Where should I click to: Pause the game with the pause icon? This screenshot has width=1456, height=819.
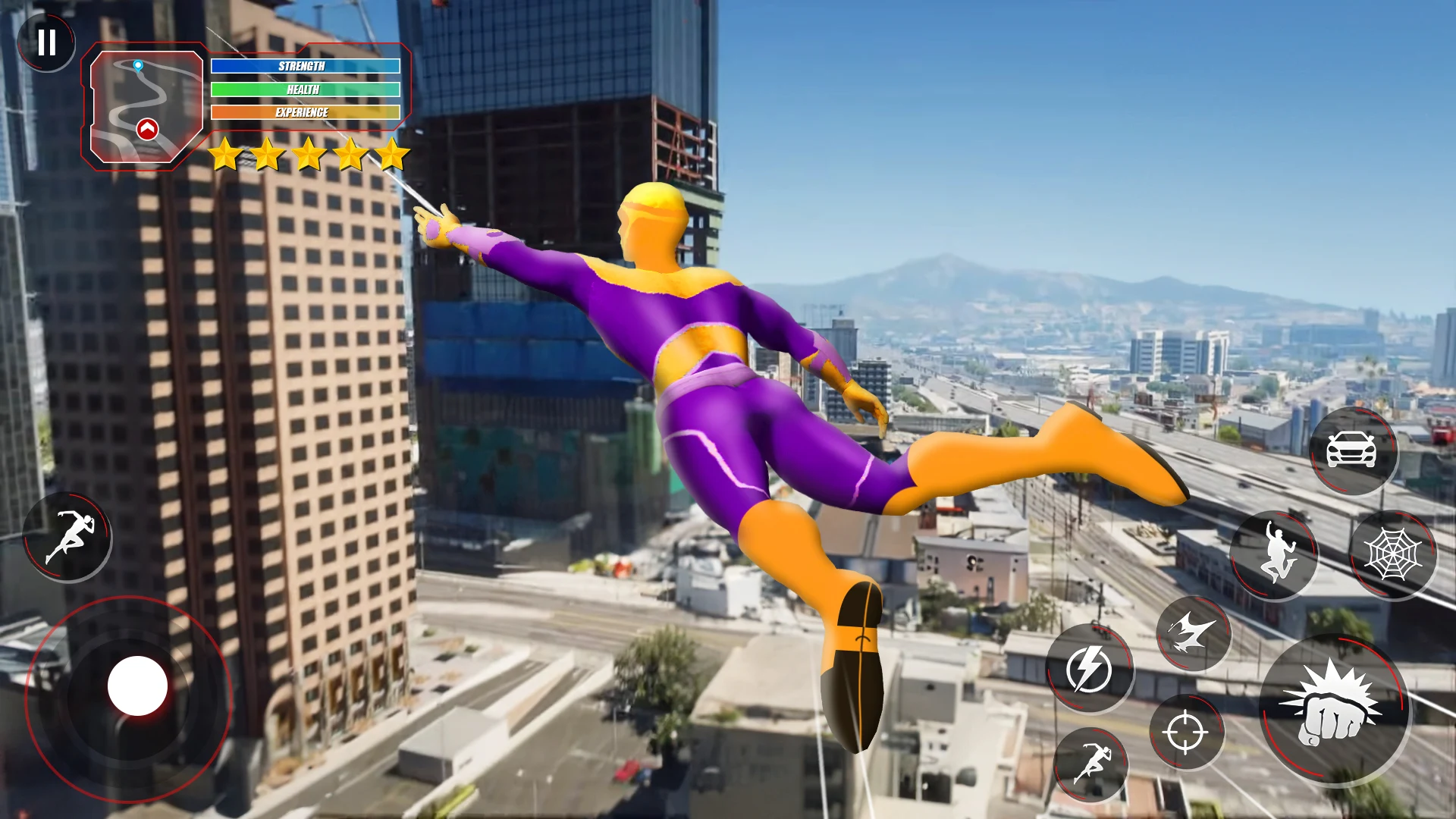tap(47, 42)
